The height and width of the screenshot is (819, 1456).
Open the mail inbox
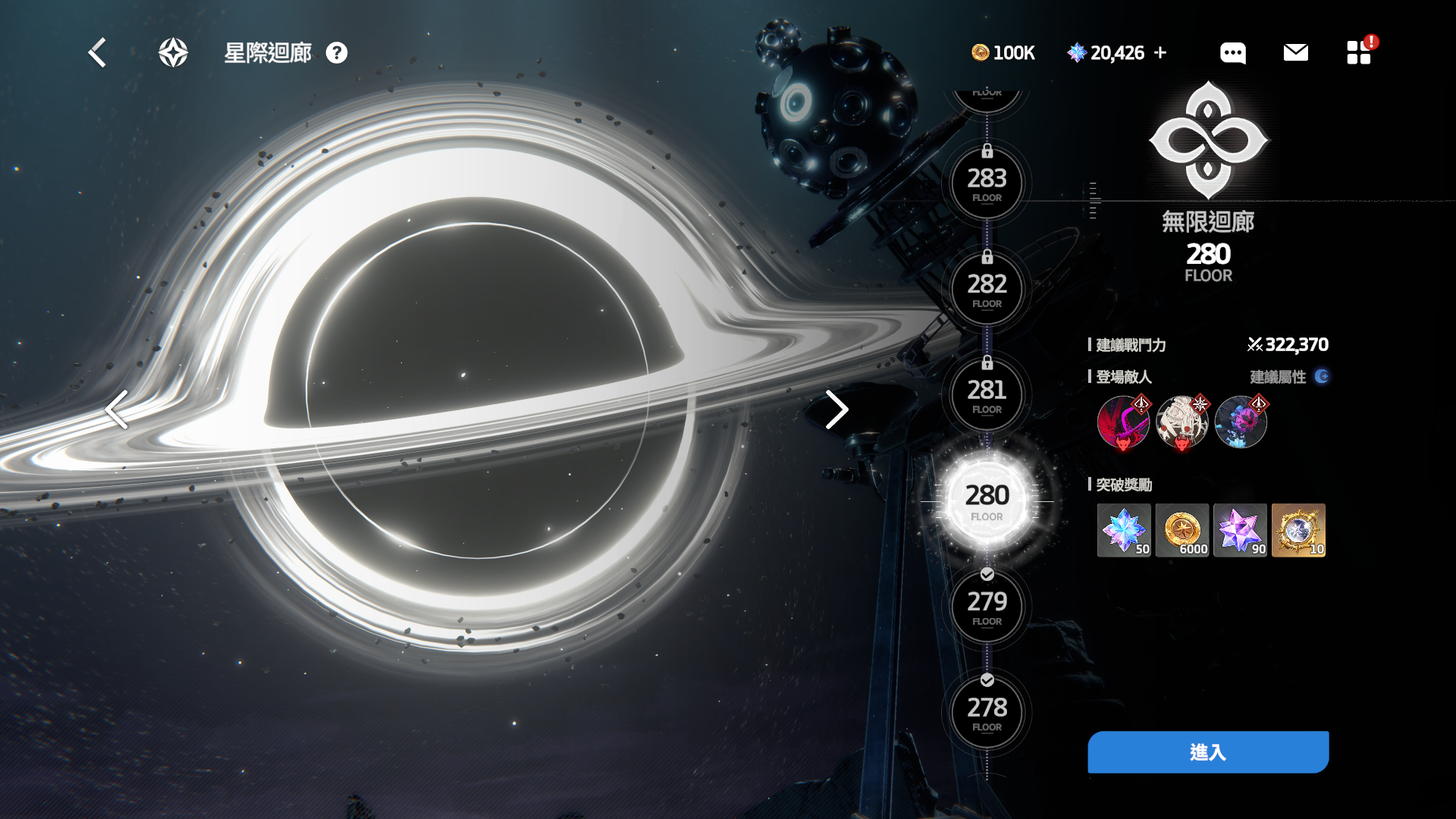(x=1295, y=52)
